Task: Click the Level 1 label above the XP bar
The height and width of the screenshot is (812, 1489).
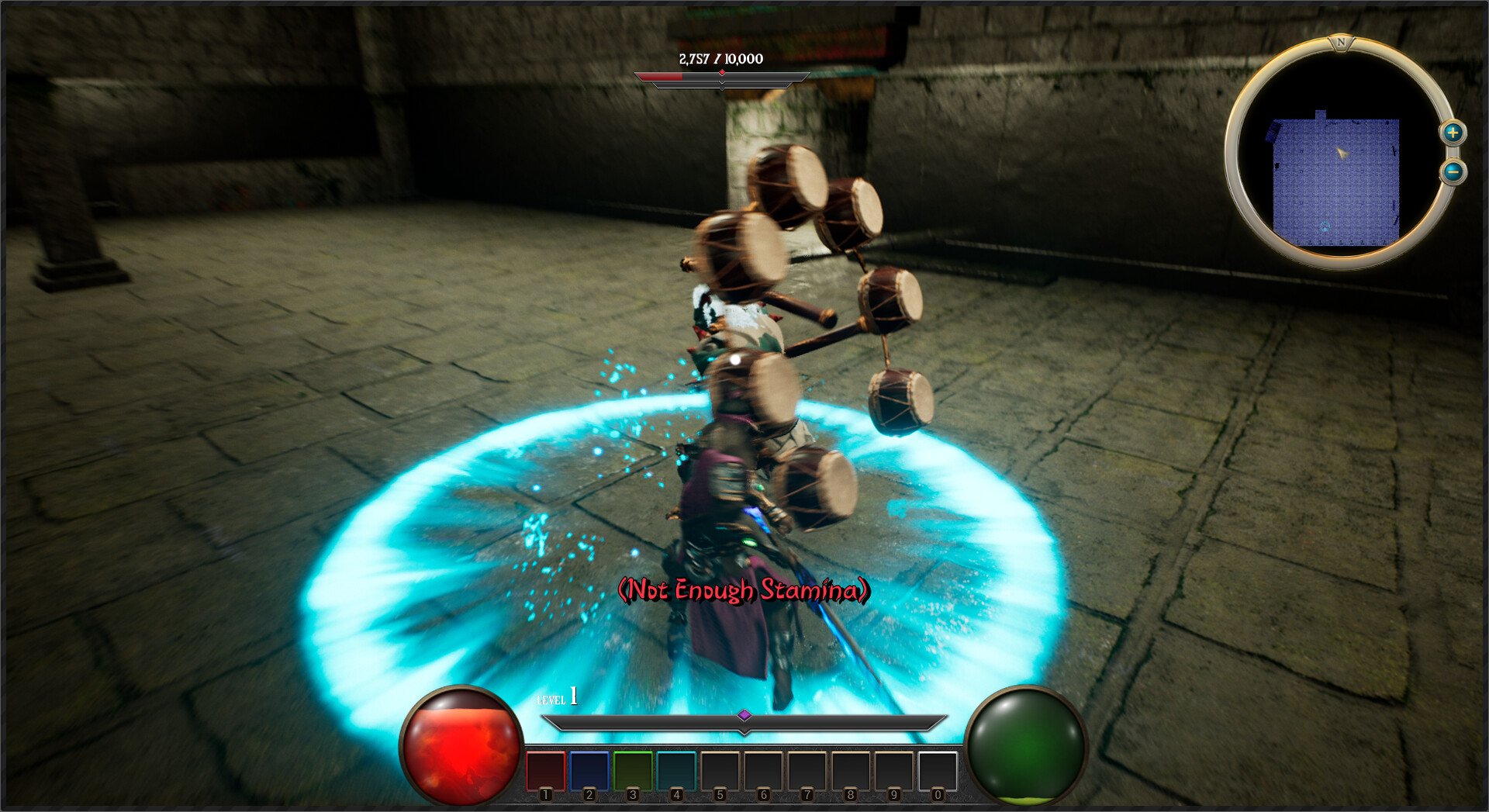Action: [x=555, y=699]
